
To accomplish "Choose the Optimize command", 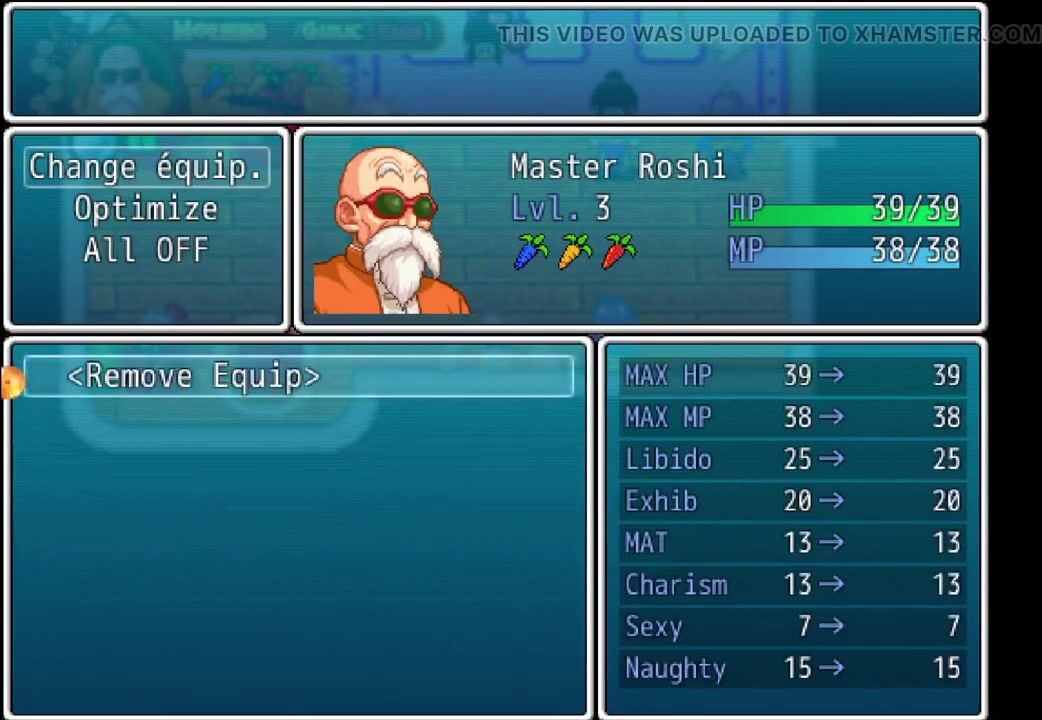I will (x=146, y=209).
